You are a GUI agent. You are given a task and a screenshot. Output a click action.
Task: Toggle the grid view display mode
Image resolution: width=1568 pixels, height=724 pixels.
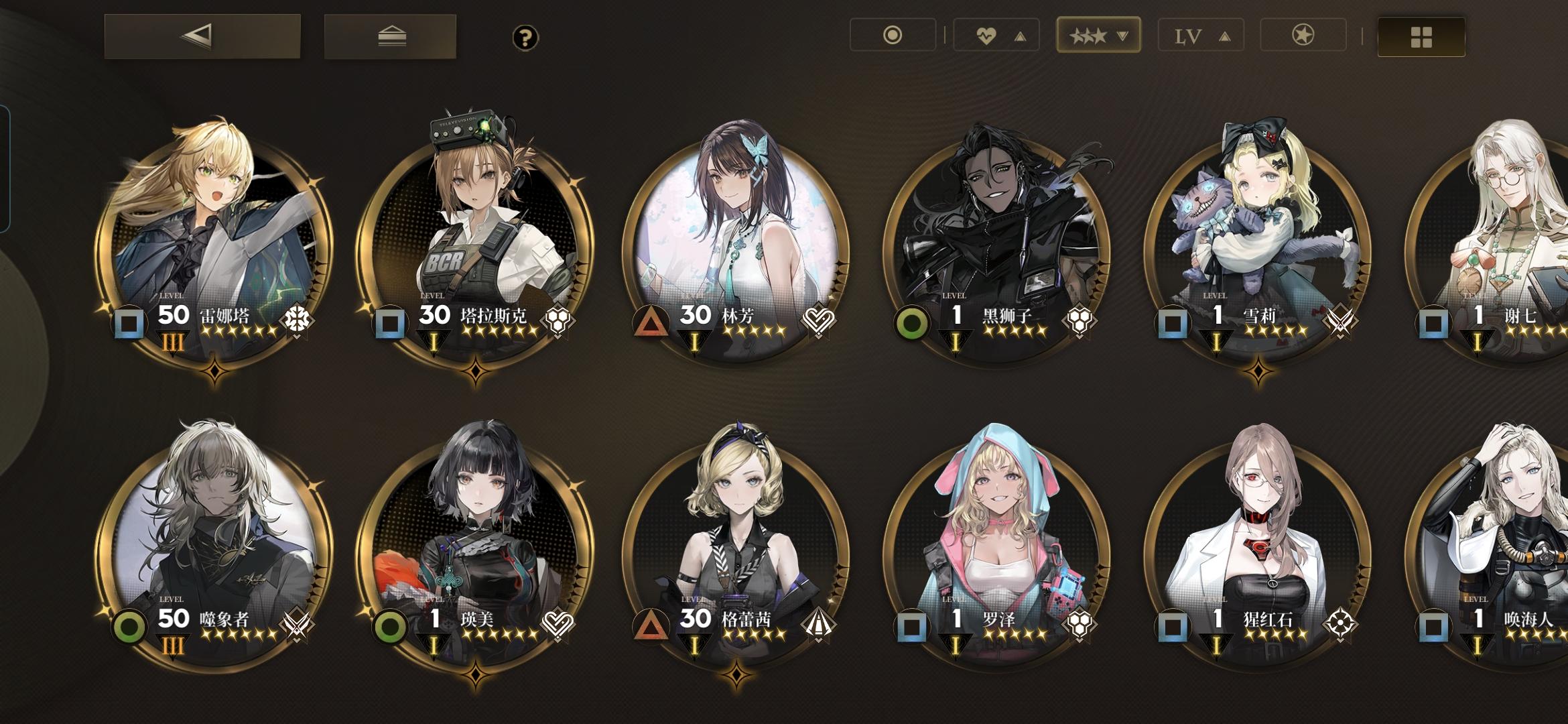point(1420,36)
